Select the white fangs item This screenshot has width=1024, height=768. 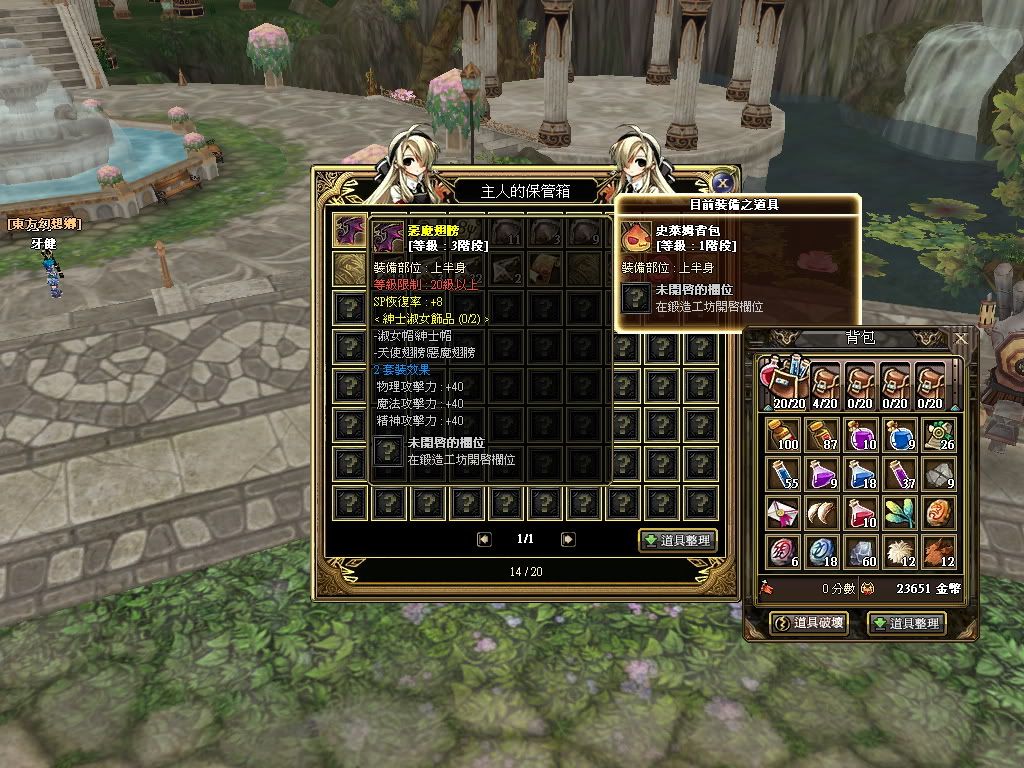[x=824, y=513]
